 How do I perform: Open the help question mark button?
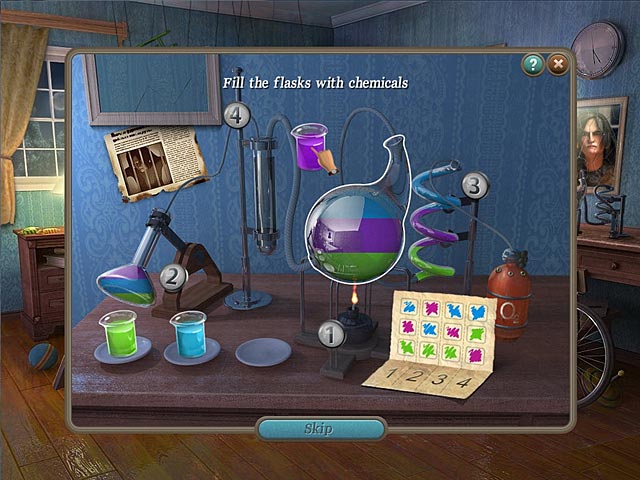click(533, 64)
